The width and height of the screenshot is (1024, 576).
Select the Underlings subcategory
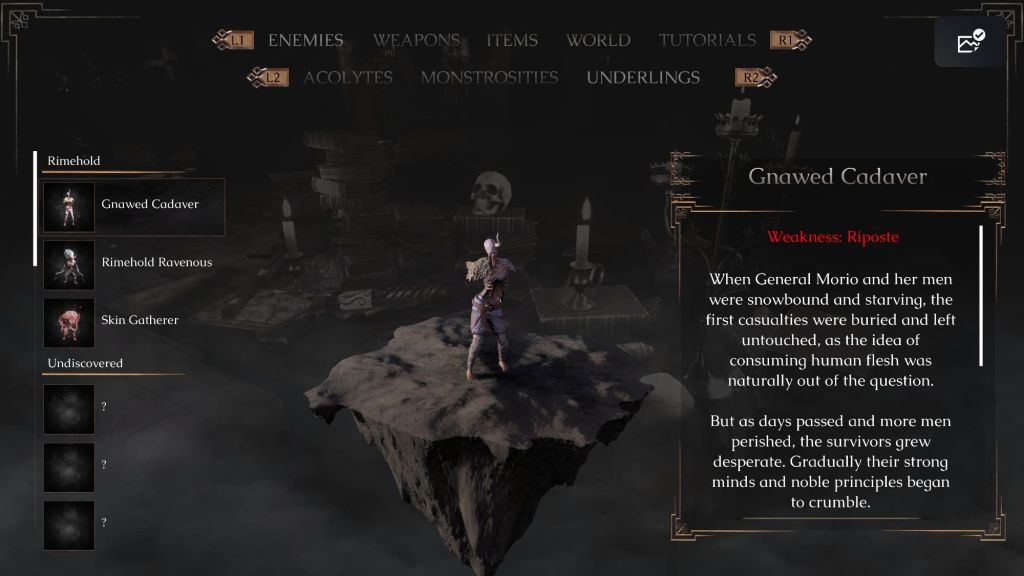pos(643,78)
